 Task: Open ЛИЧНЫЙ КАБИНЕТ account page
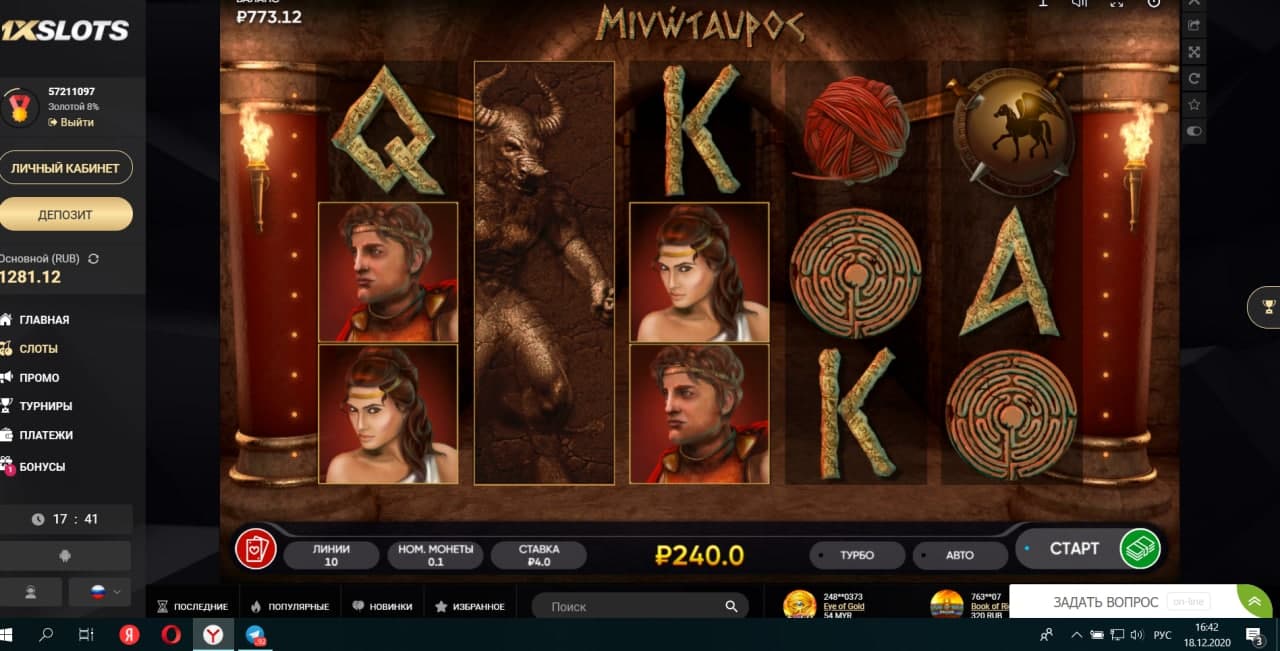pos(65,168)
